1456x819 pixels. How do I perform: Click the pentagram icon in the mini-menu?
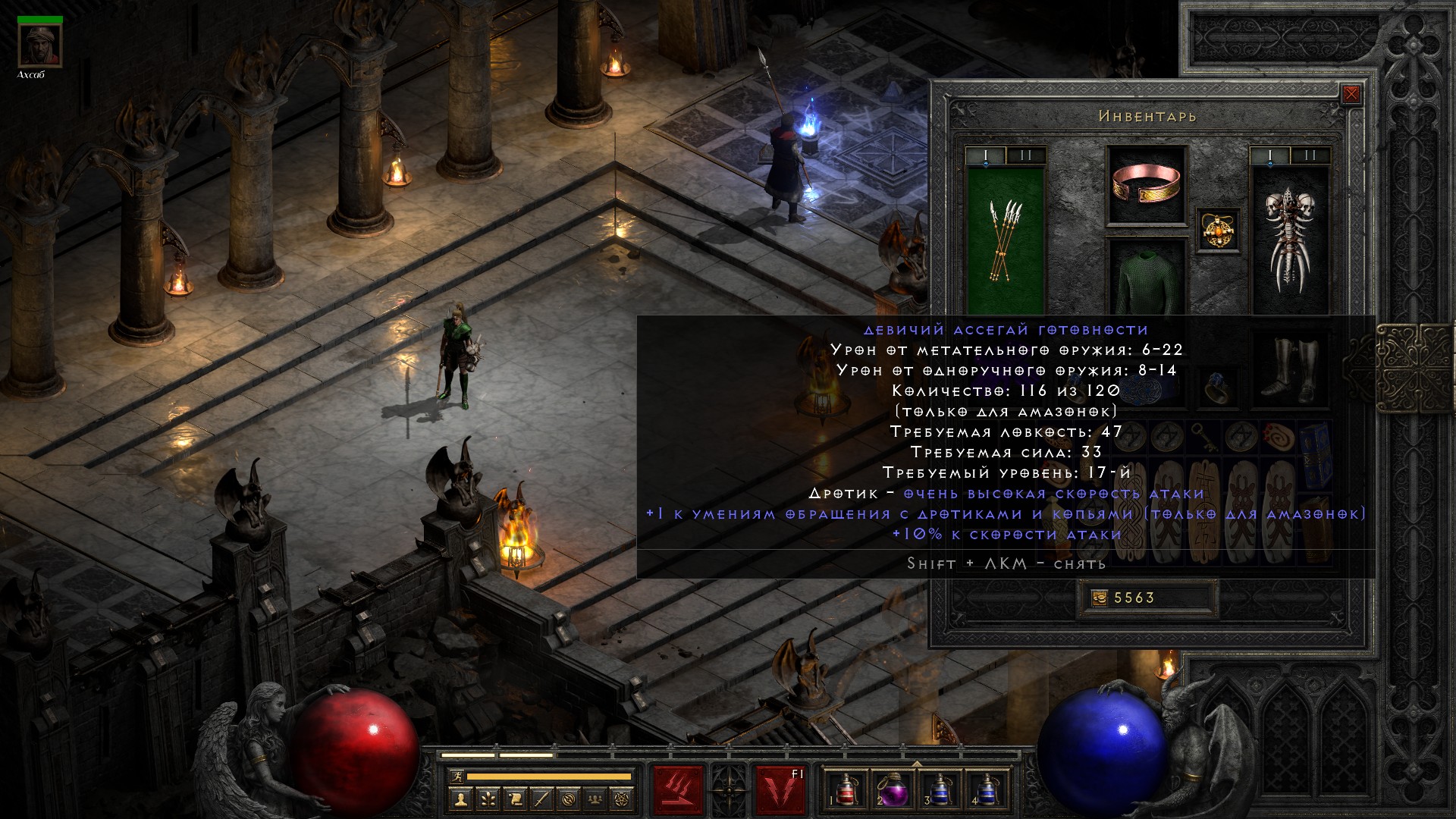click(x=623, y=799)
